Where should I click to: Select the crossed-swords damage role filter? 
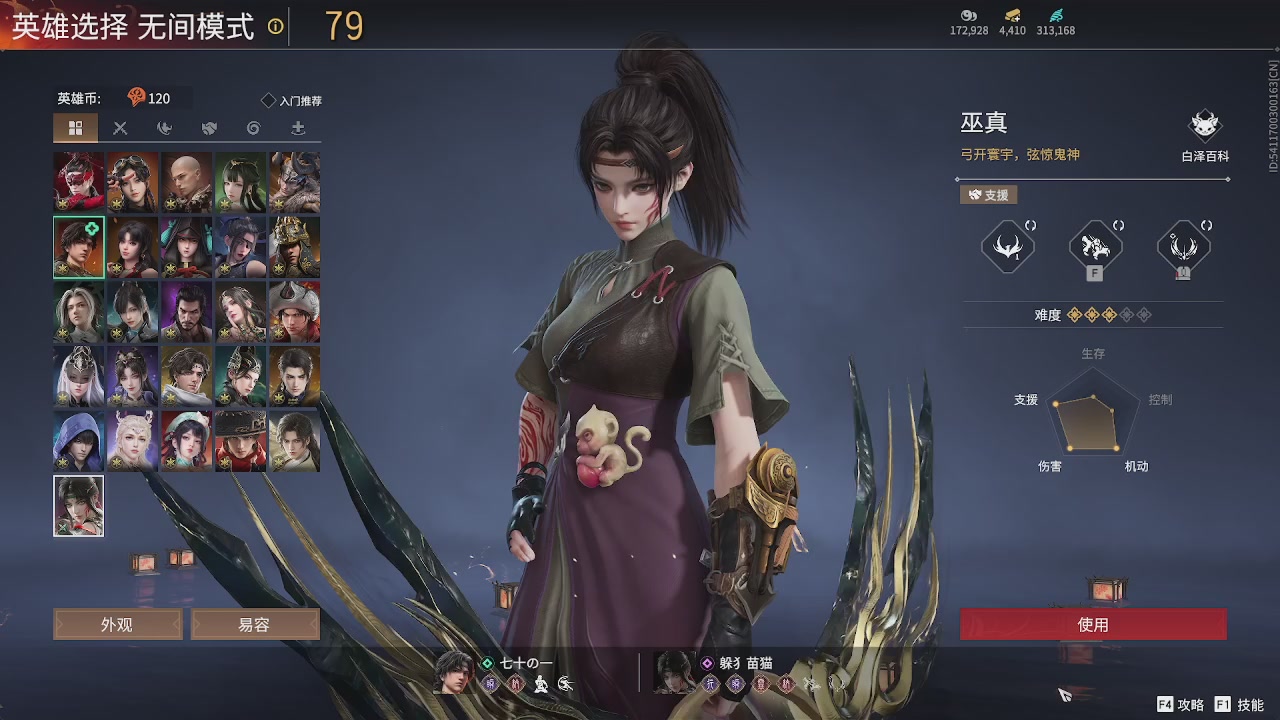pos(119,128)
